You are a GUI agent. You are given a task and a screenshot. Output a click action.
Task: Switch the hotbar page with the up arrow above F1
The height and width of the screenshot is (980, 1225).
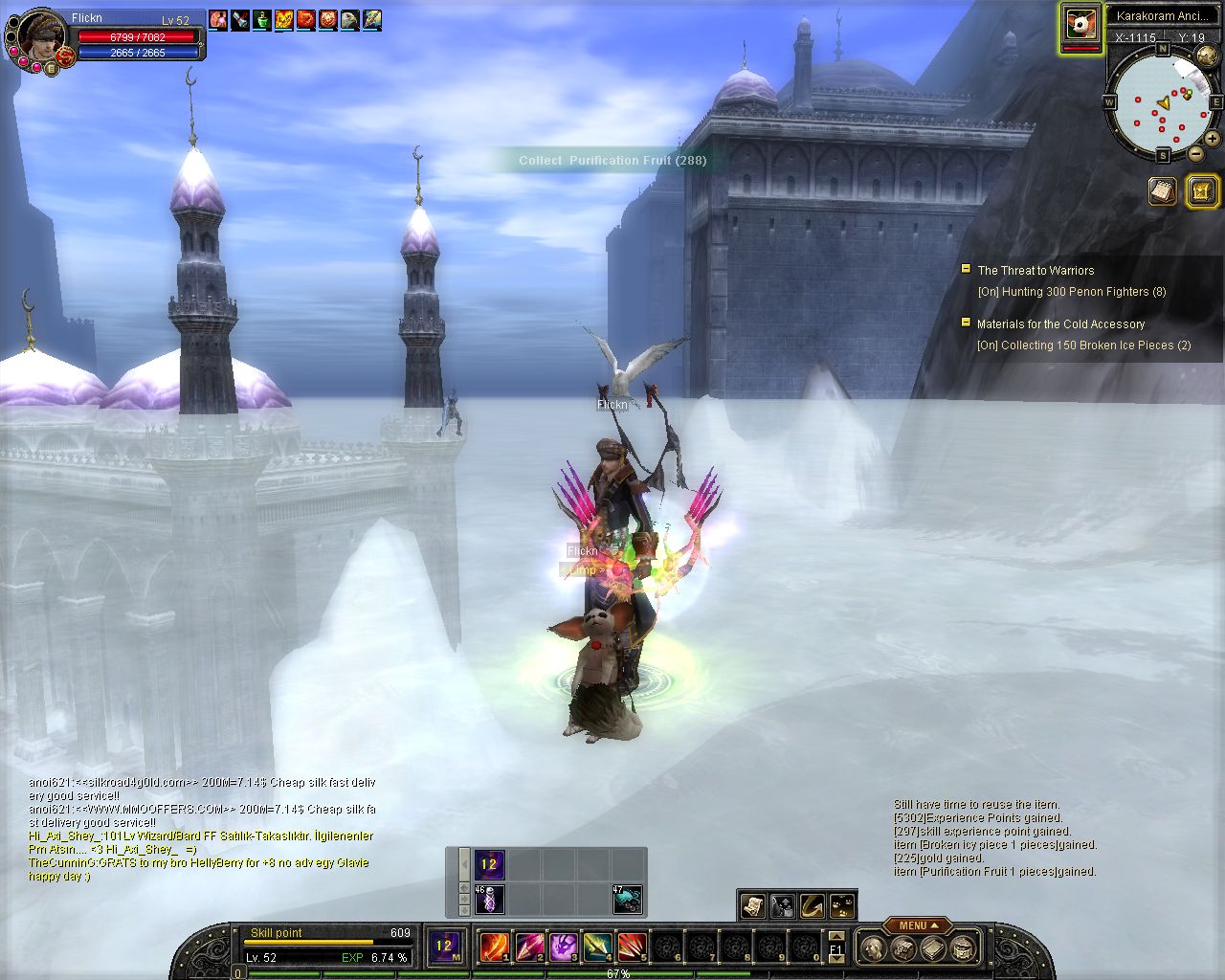pos(836,937)
